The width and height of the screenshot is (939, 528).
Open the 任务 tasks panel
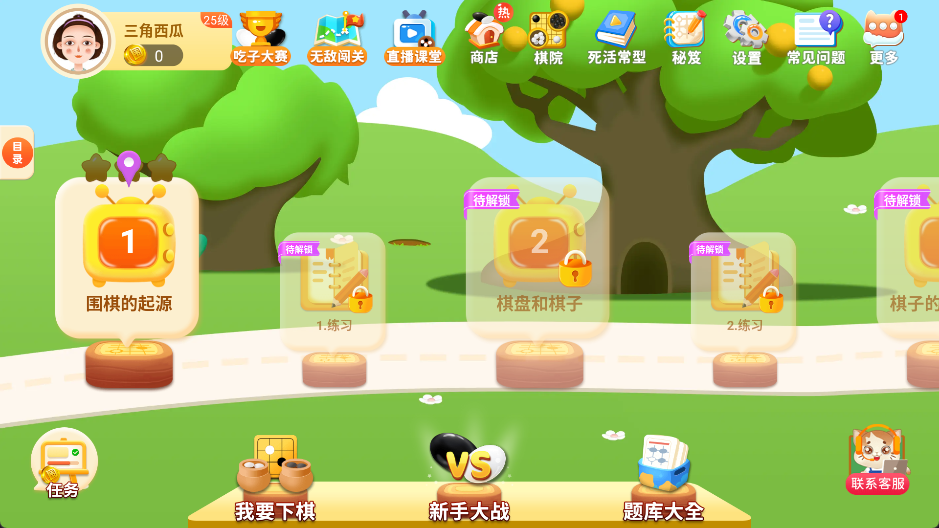63,463
